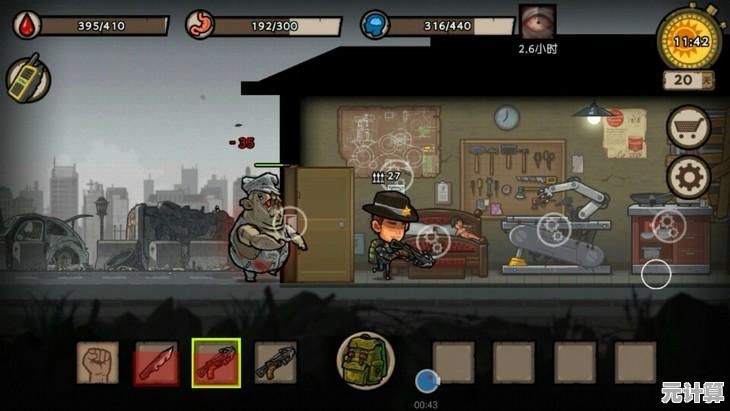Screen dimensions: 730x411
Task: Tap the sun stopwatch clock
Action: click(x=691, y=40)
